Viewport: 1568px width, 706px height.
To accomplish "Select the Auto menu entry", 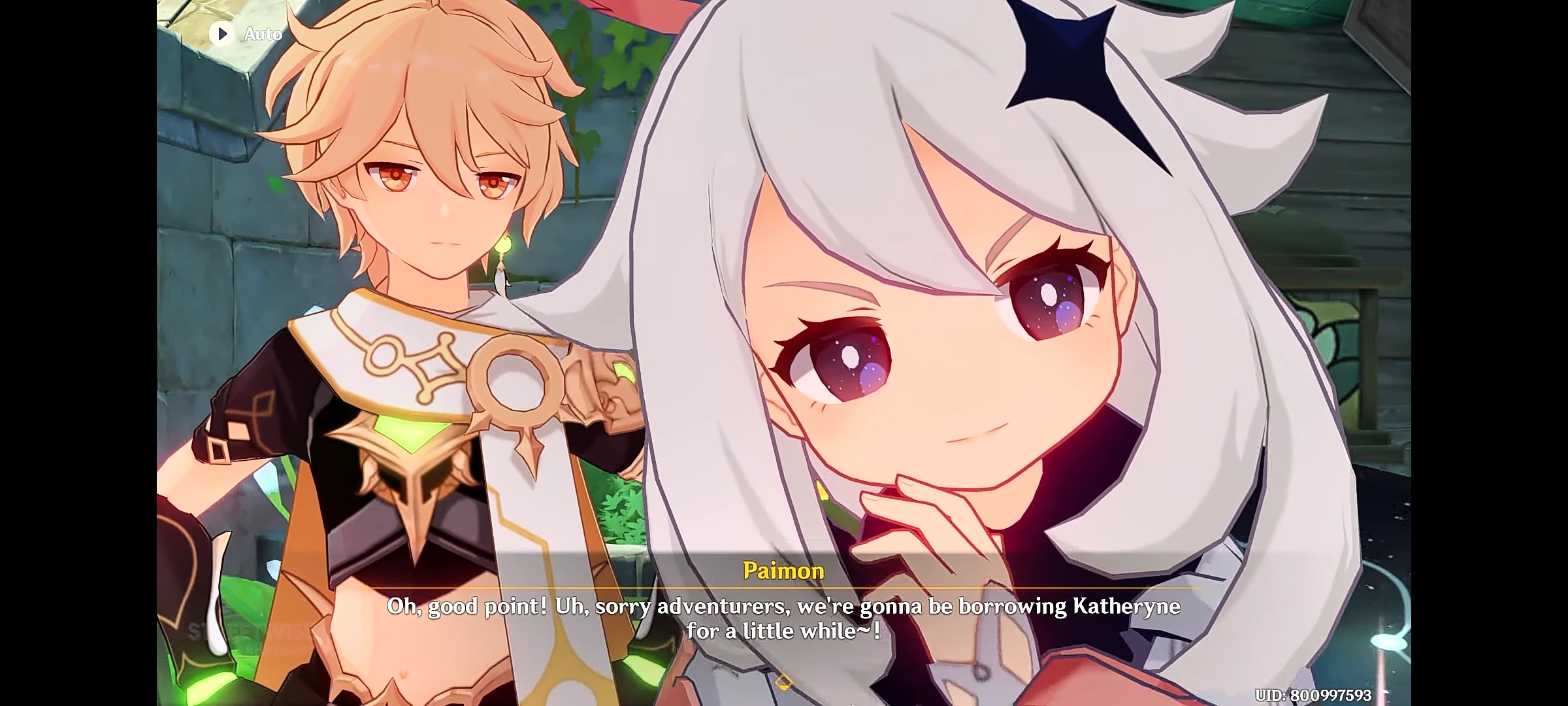I will pyautogui.click(x=261, y=34).
